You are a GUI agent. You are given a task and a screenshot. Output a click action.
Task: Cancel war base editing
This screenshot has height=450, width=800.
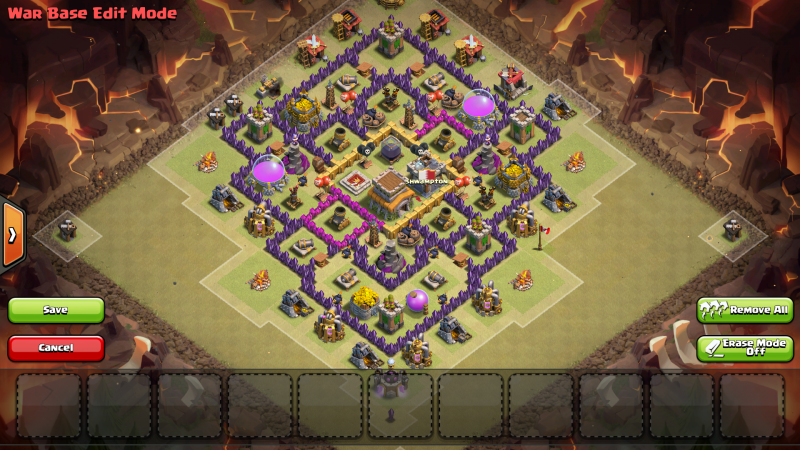(56, 347)
